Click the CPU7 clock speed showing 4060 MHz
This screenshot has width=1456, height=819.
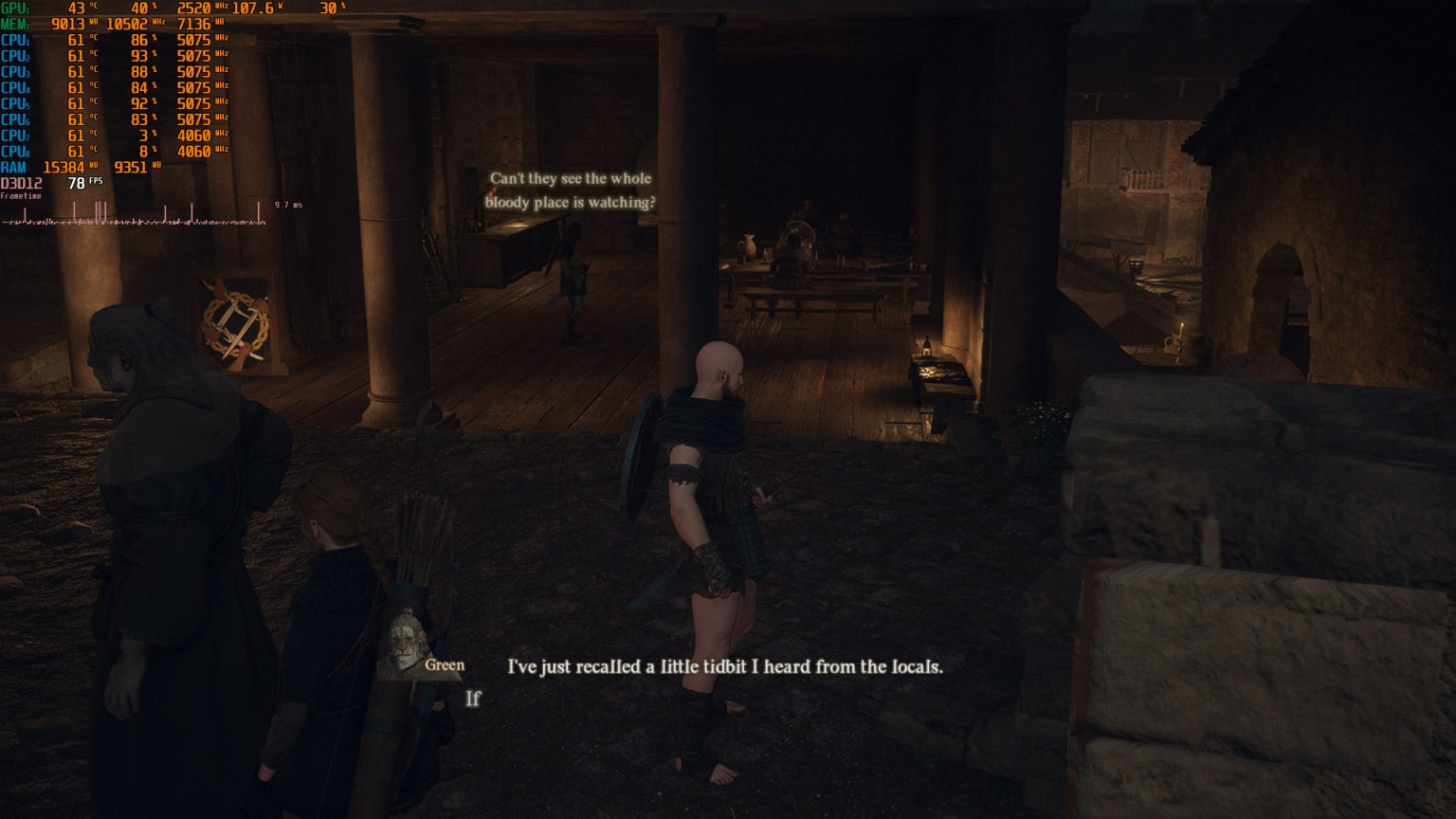pos(192,135)
